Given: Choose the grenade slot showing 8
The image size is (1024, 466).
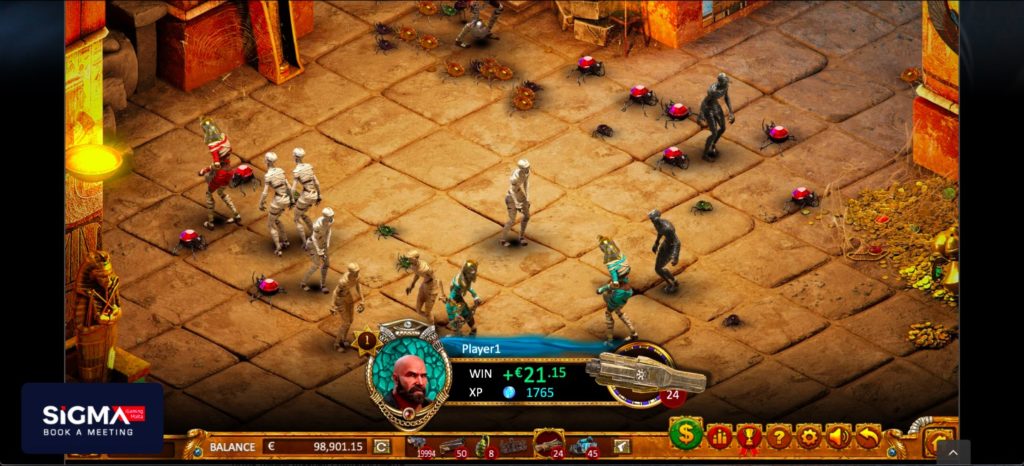Looking at the screenshot, I should tap(482, 445).
